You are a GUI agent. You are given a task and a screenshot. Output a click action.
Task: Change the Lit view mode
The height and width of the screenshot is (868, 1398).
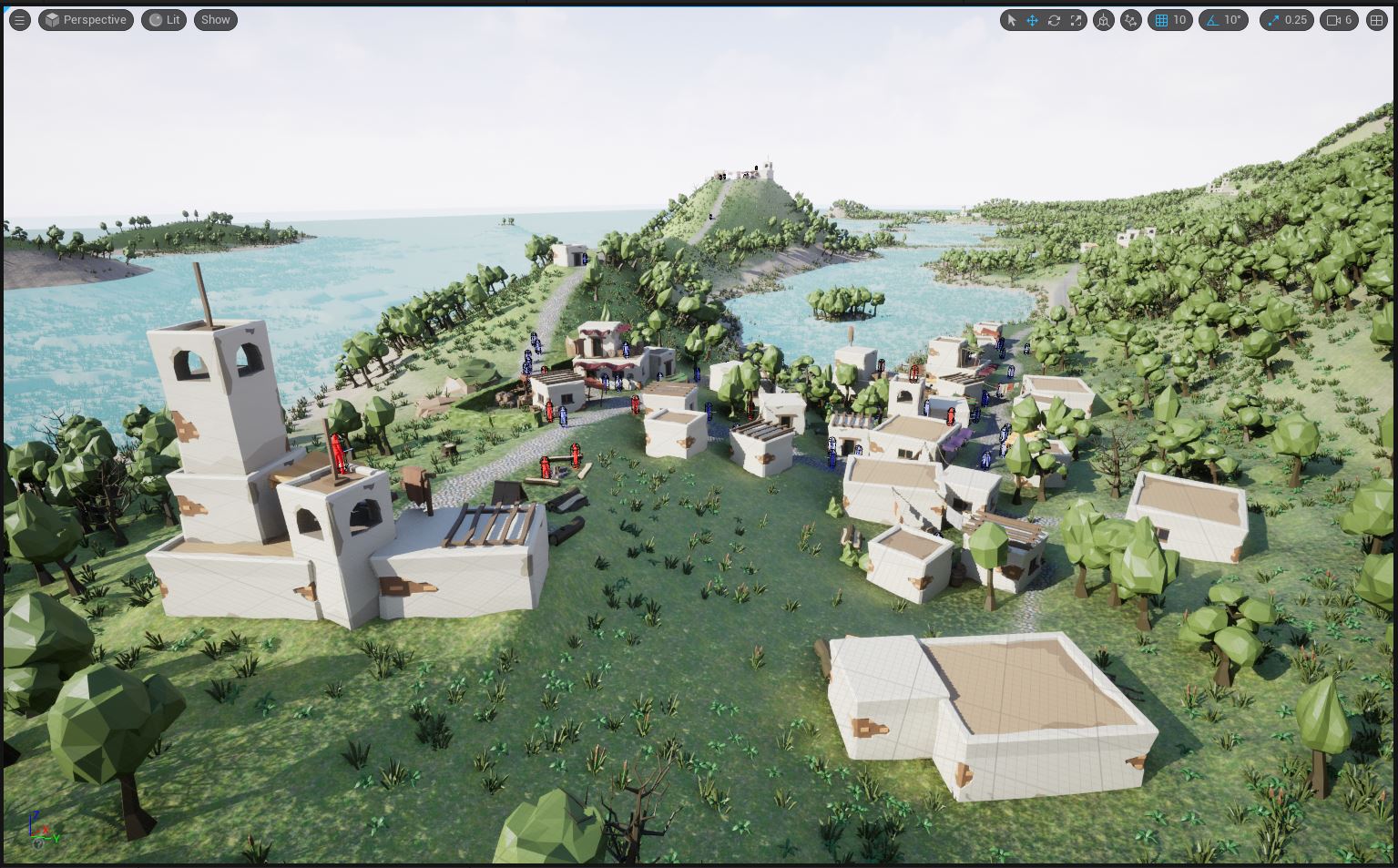point(164,20)
